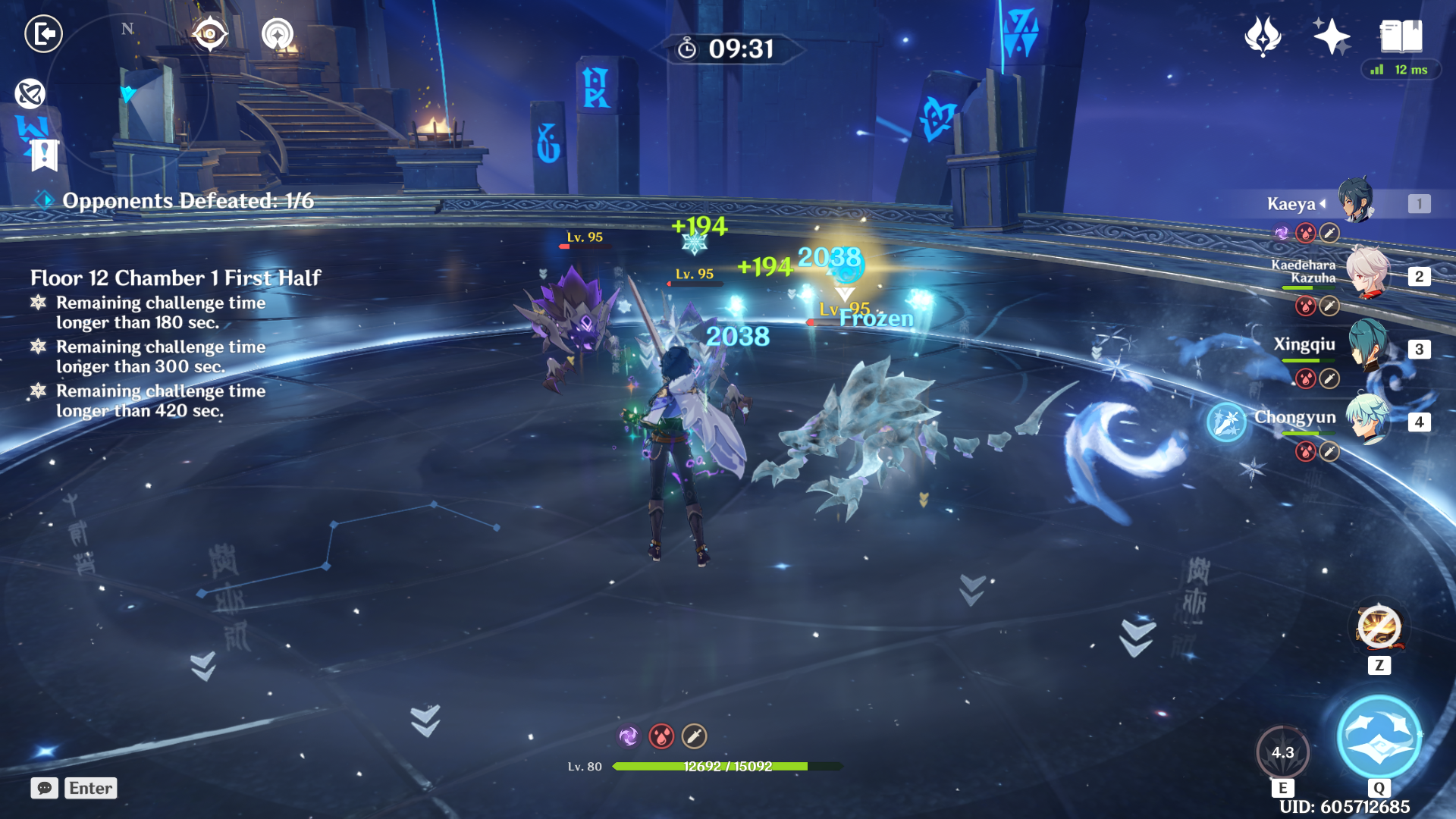Toggle the multiplayer broadcast icon top left
The width and height of the screenshot is (1456, 819).
pos(278,33)
